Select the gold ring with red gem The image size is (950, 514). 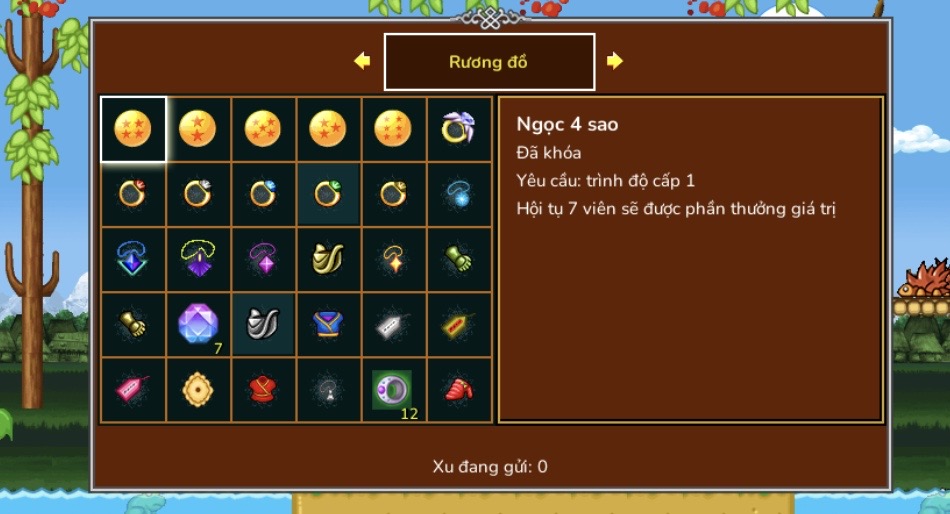(133, 193)
